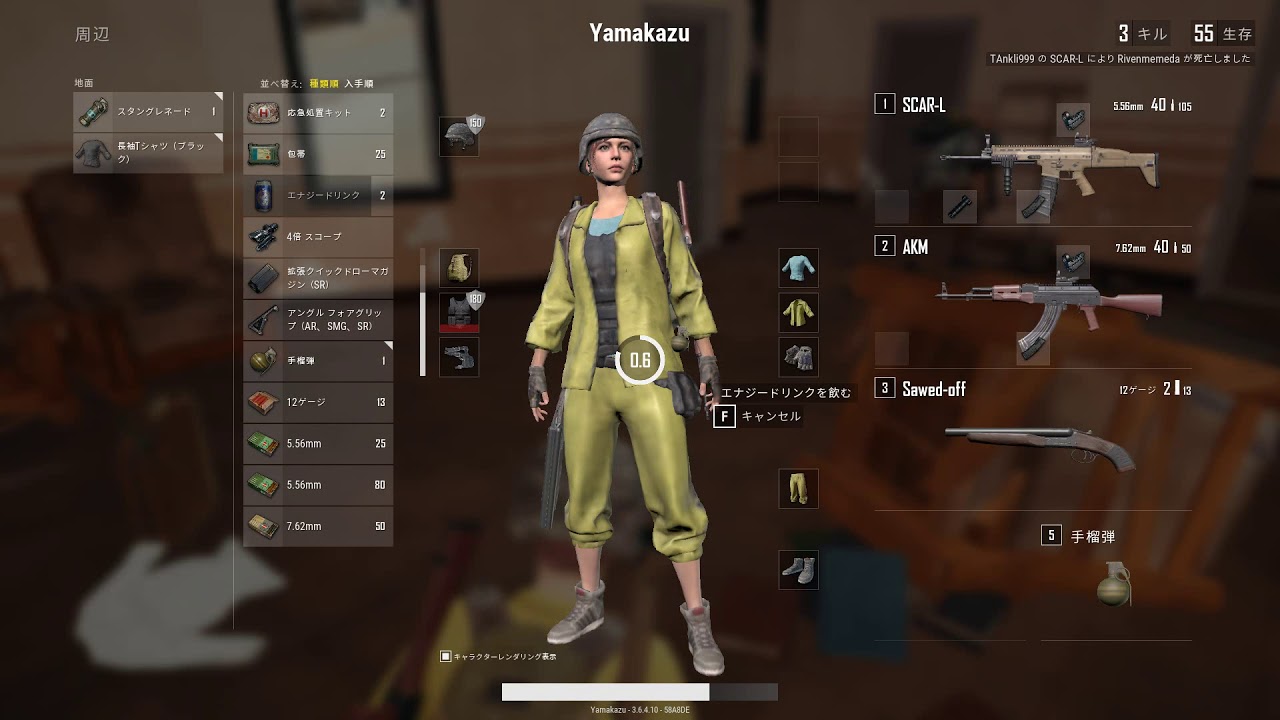Select the 4倍スコープ item in inventory
Image resolution: width=1280 pixels, height=720 pixels.
click(x=263, y=237)
